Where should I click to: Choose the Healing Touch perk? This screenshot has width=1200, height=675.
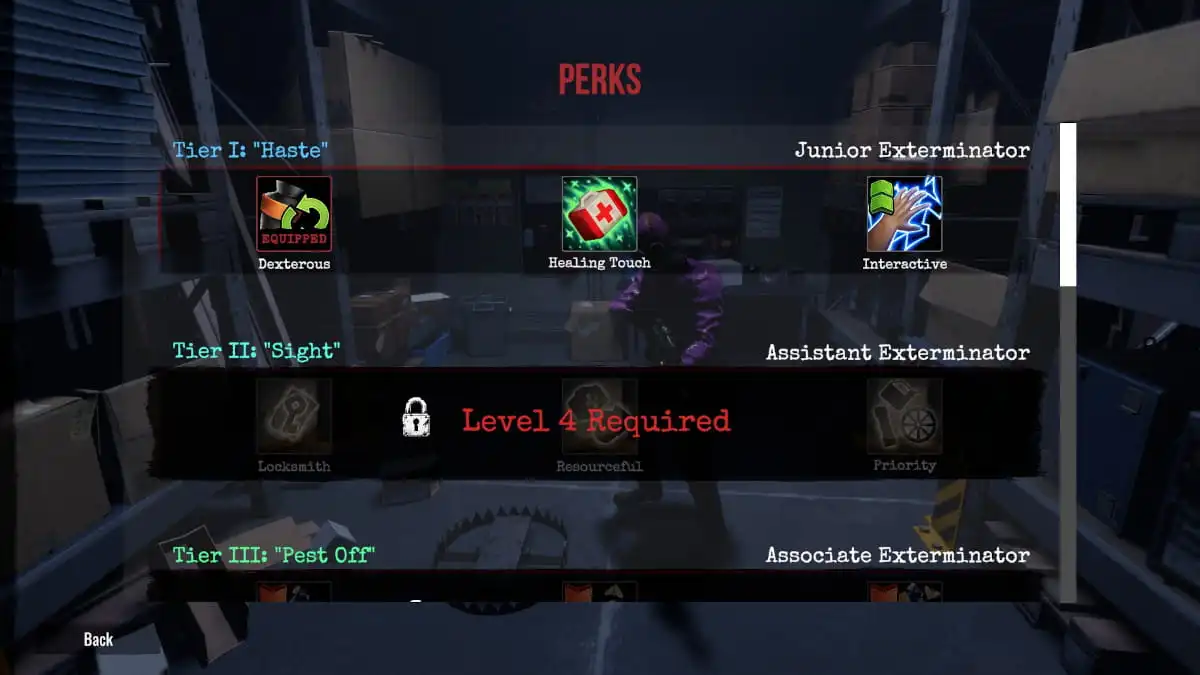[x=599, y=214]
